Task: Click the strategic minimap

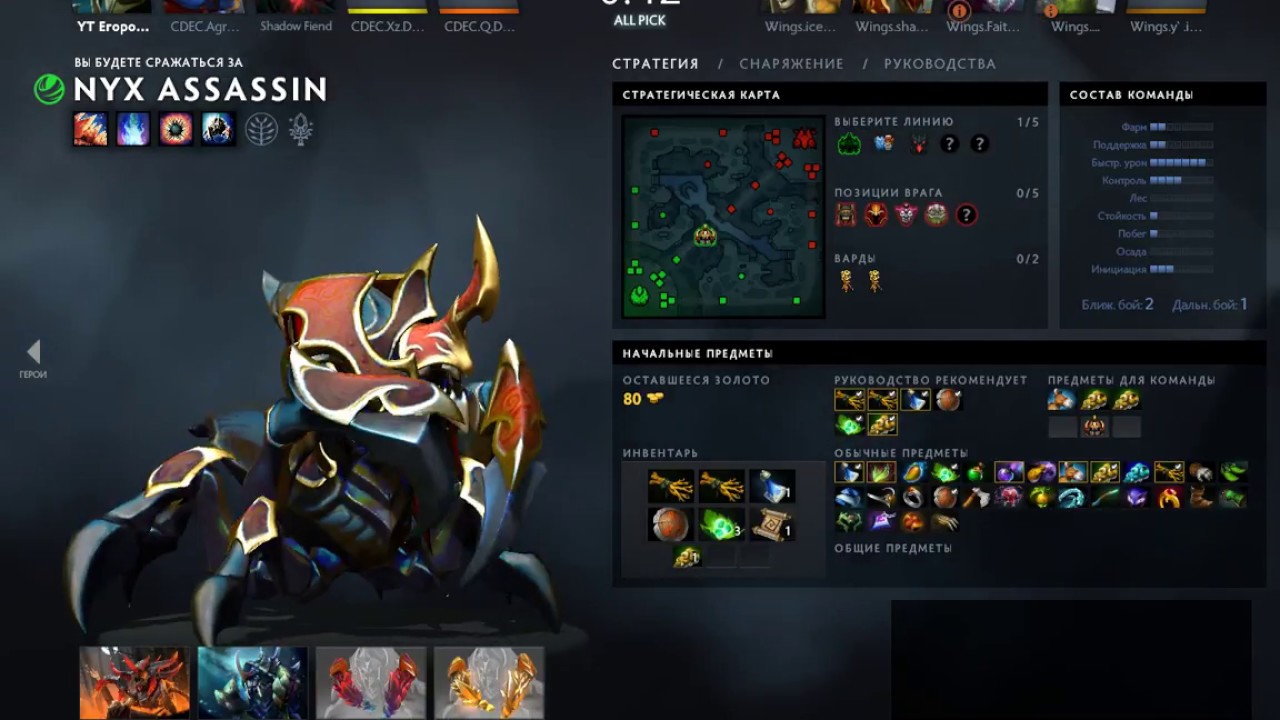Action: [x=722, y=216]
